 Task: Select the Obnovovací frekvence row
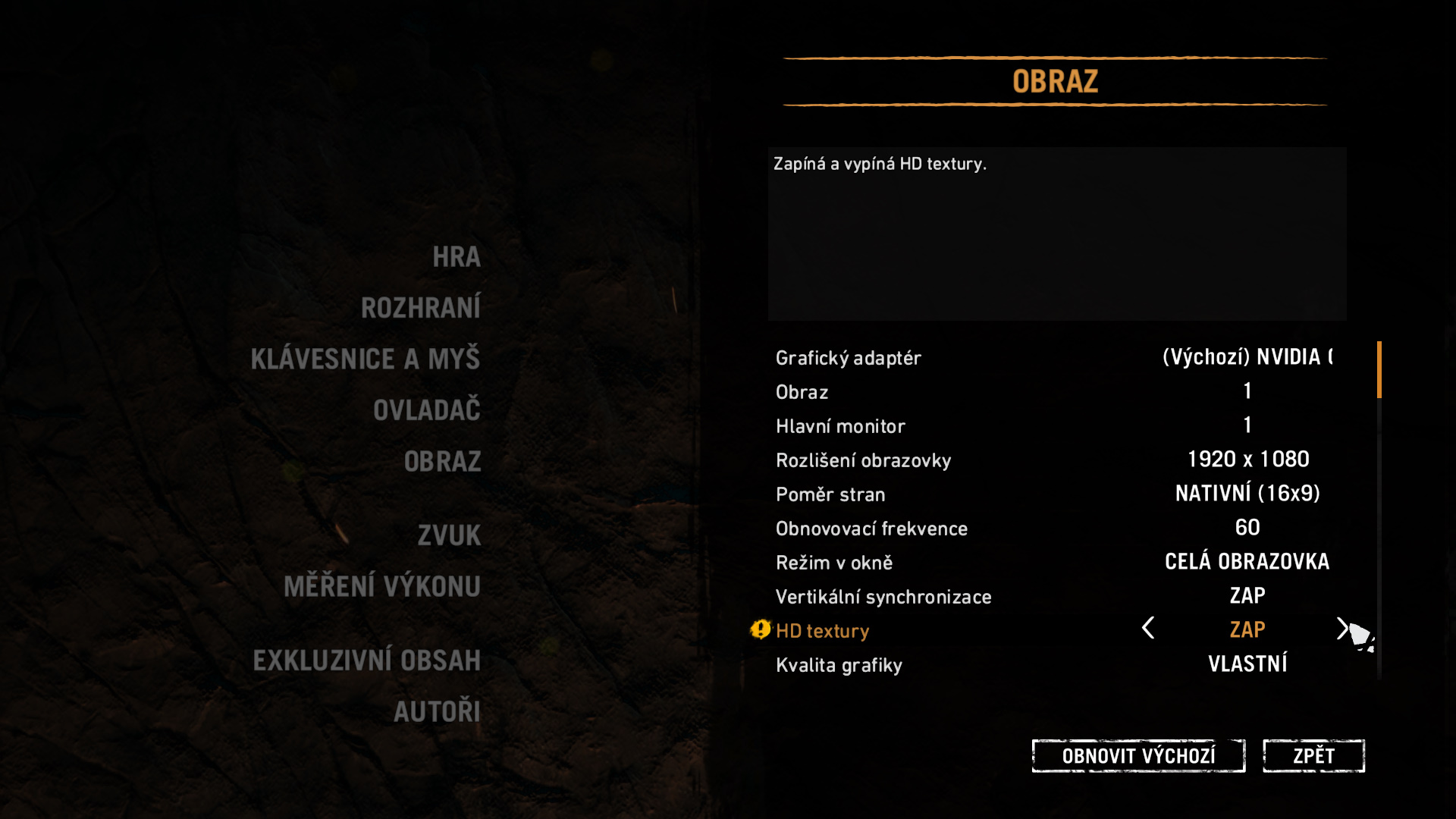pyautogui.click(x=871, y=529)
